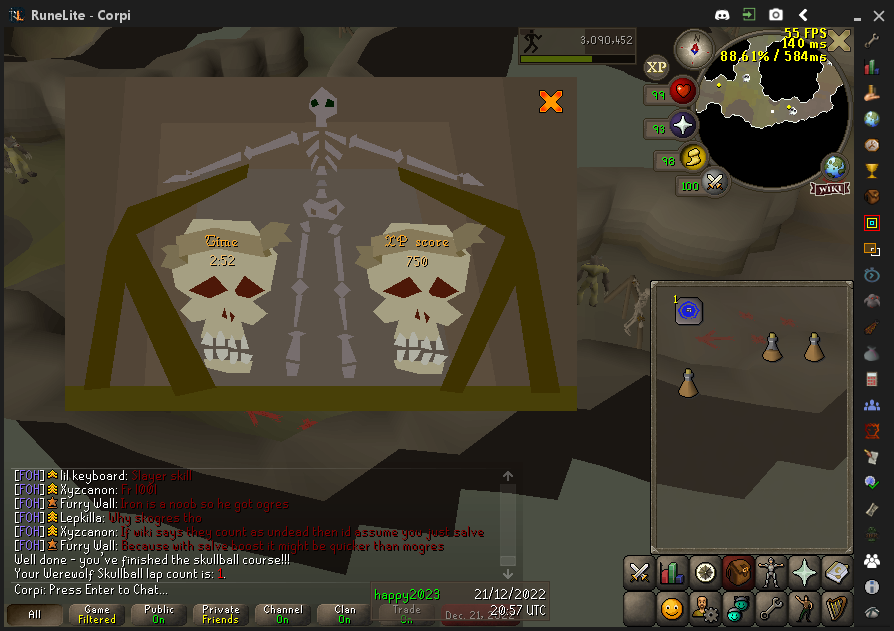The width and height of the screenshot is (894, 631).
Task: Switch to the Music harp tab
Action: point(836,607)
